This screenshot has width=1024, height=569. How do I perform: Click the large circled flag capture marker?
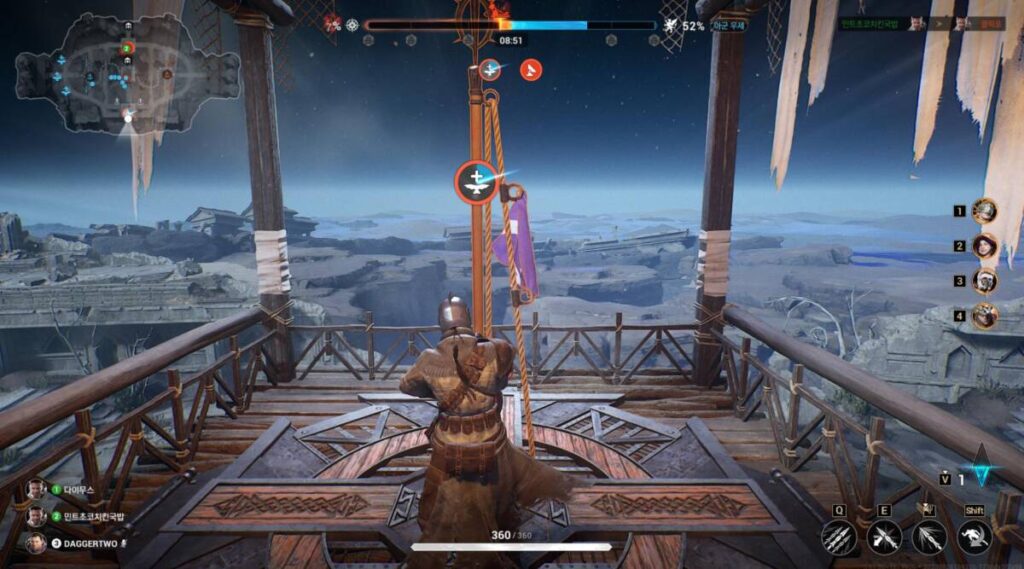pos(477,182)
